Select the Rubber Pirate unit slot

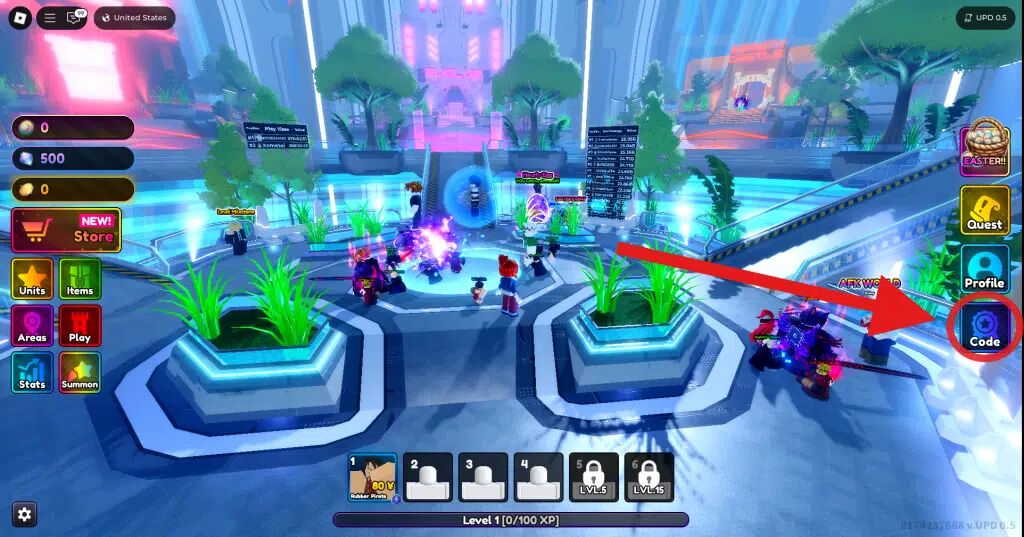click(372, 477)
